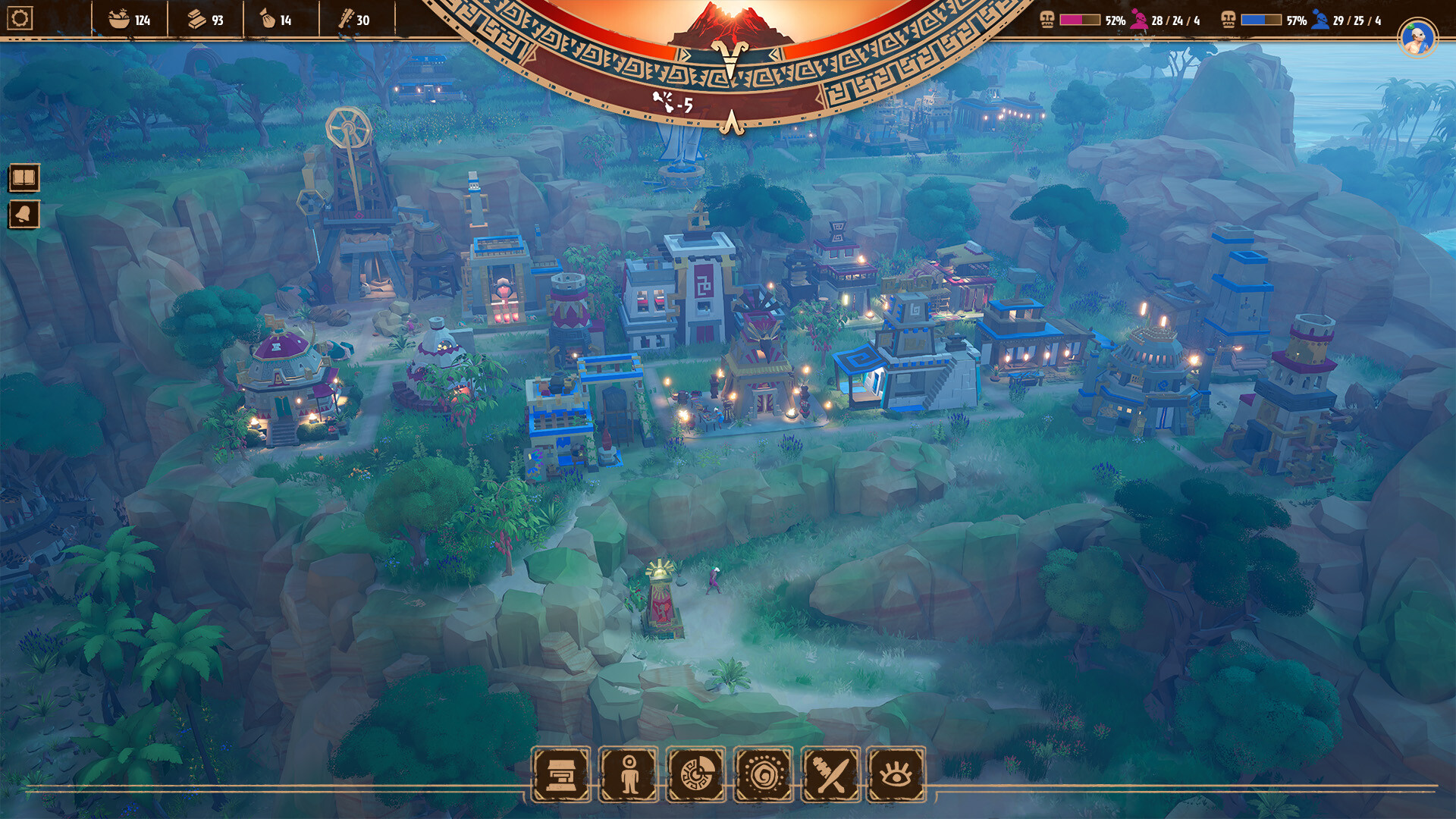The image size is (1456, 819).
Task: Click the blue tribe villager icon
Action: click(x=1320, y=20)
